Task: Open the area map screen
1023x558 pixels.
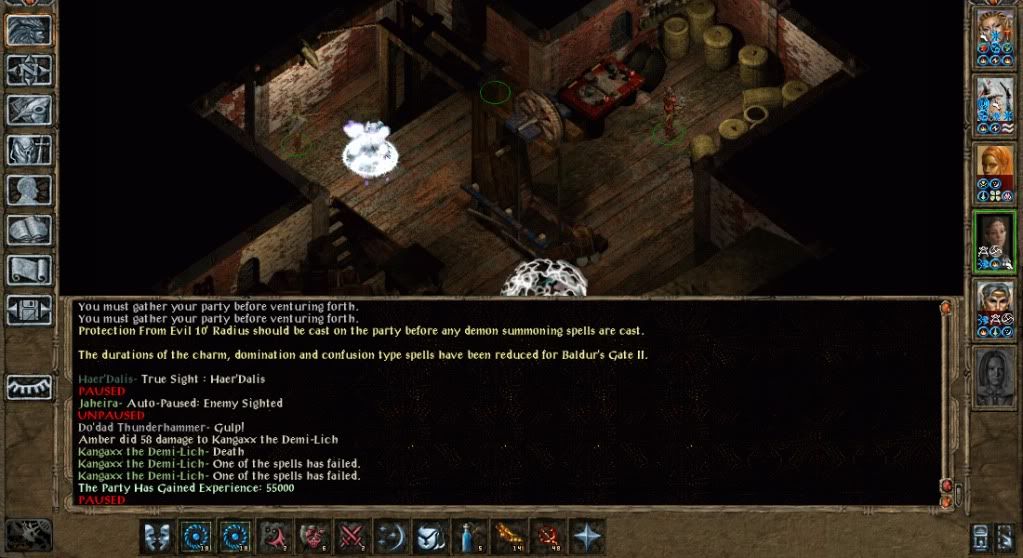Action: coord(28,69)
